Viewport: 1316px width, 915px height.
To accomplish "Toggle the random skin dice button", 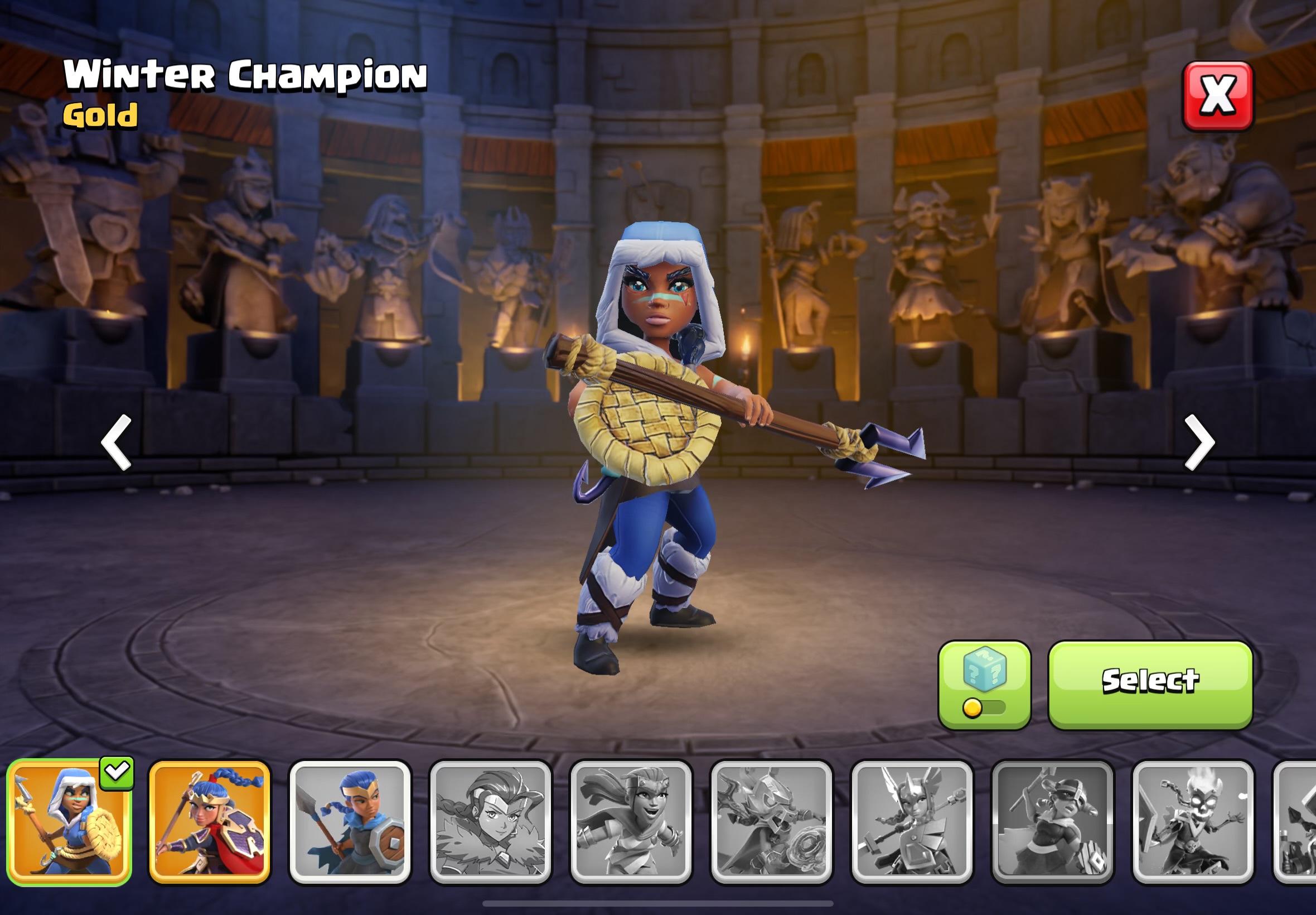I will click(x=984, y=685).
